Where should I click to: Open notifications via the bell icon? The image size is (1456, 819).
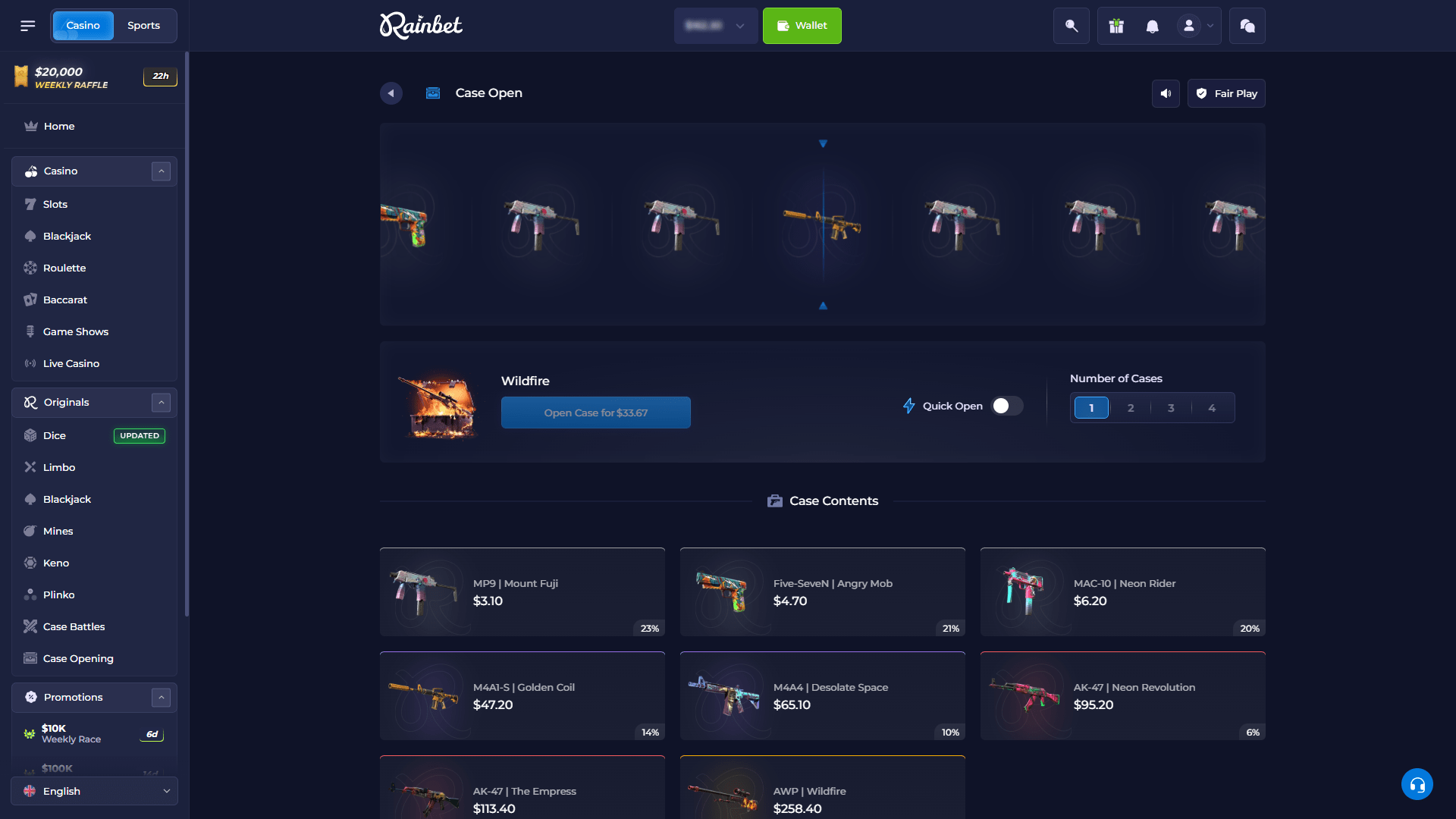[x=1153, y=25]
